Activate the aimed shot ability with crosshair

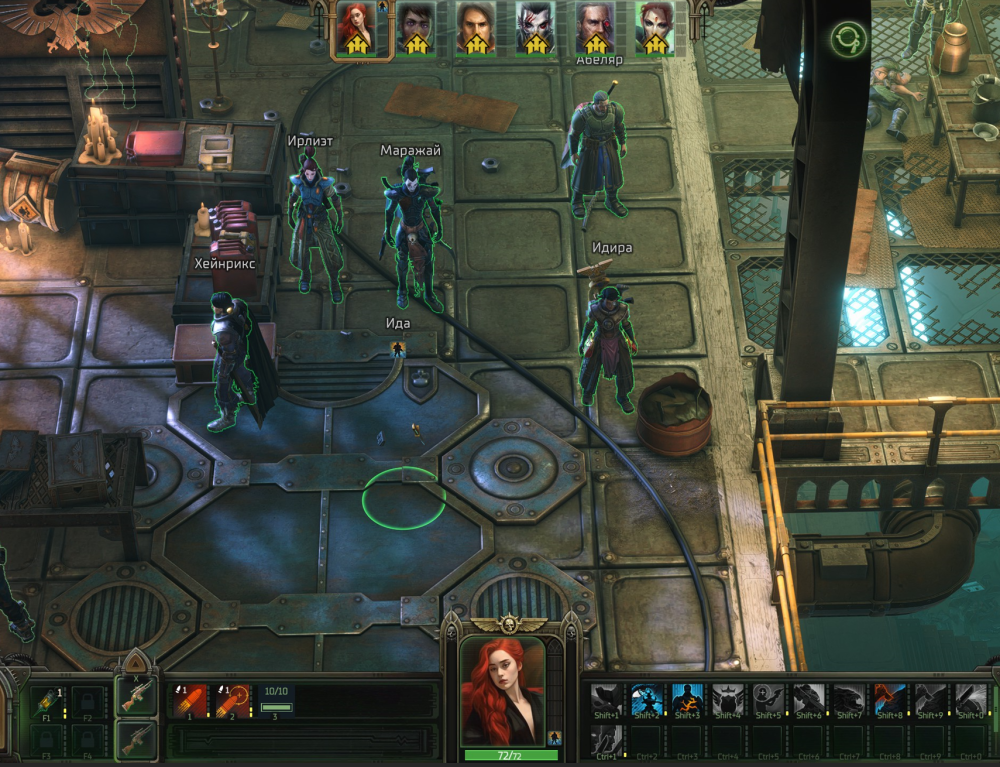[x=233, y=698]
